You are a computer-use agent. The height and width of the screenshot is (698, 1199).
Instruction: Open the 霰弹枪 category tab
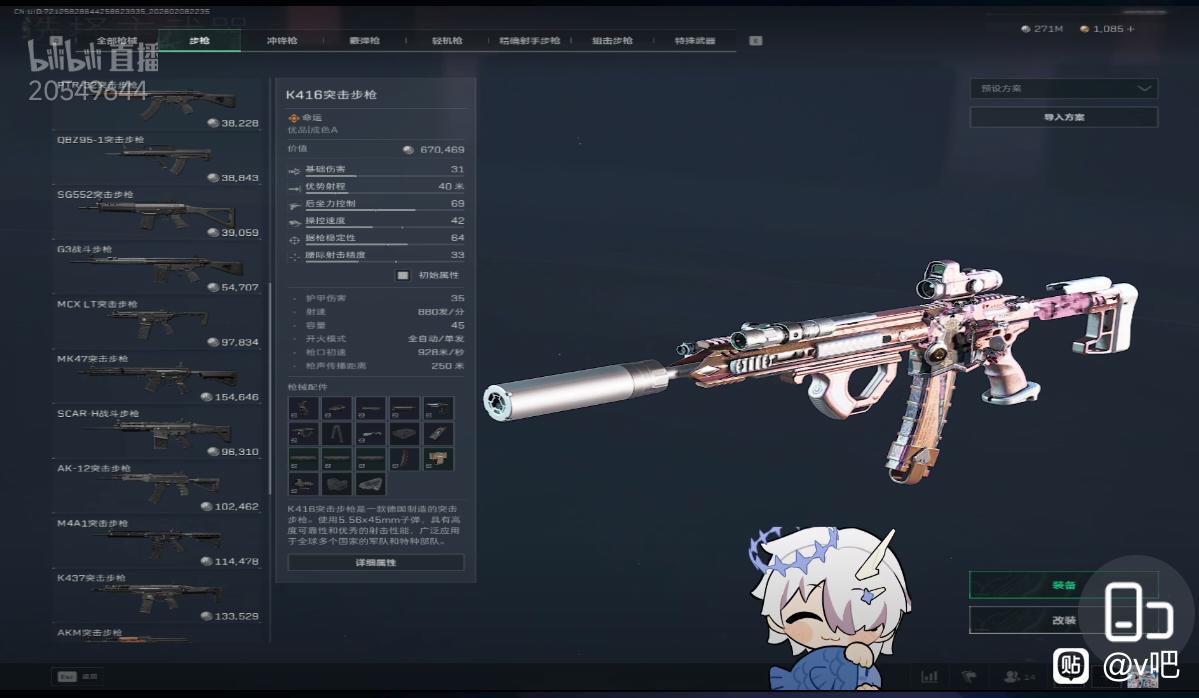(x=364, y=41)
